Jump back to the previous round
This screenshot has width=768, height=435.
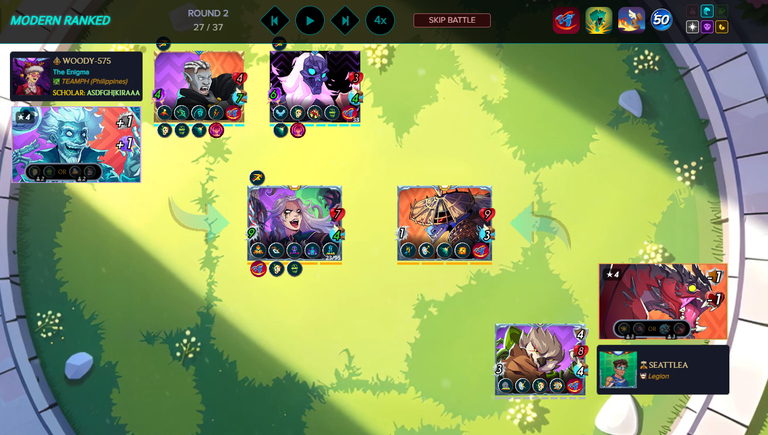point(275,20)
